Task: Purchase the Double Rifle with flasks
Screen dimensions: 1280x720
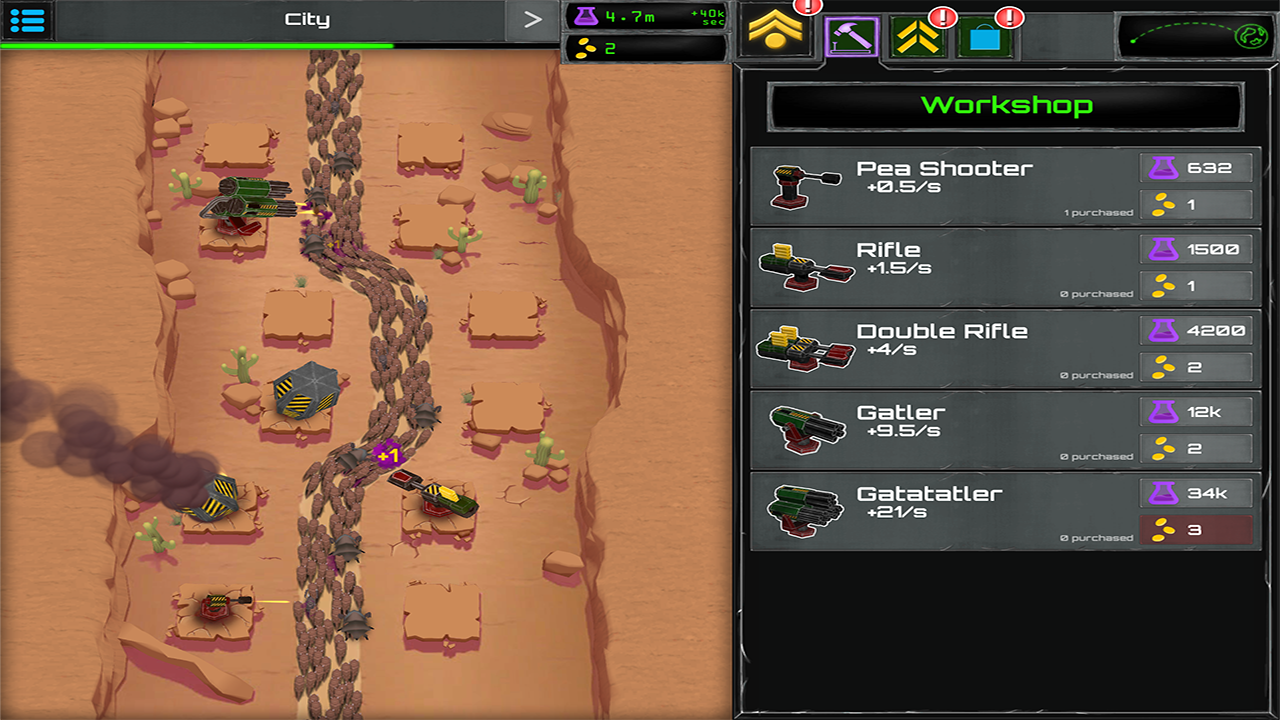Action: (1196, 329)
